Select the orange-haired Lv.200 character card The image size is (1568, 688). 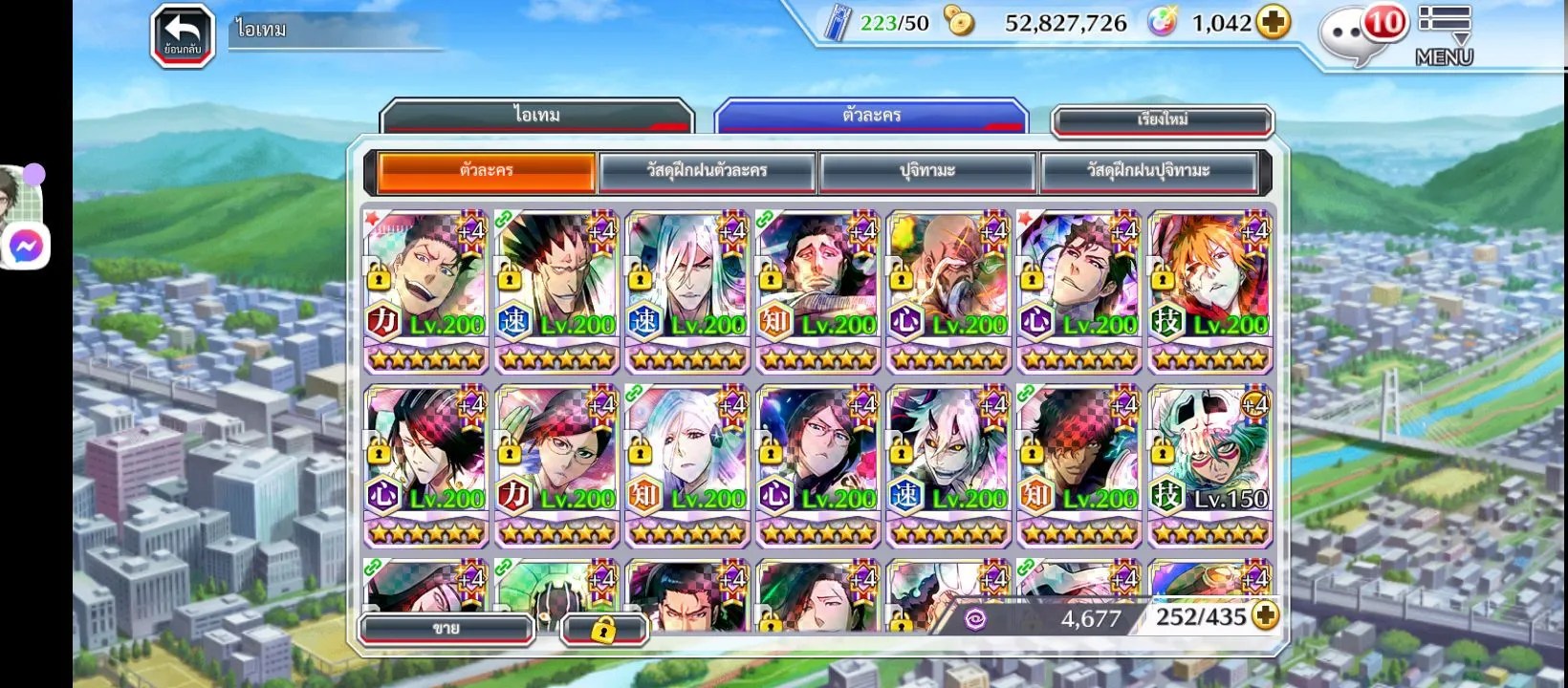click(x=1209, y=290)
